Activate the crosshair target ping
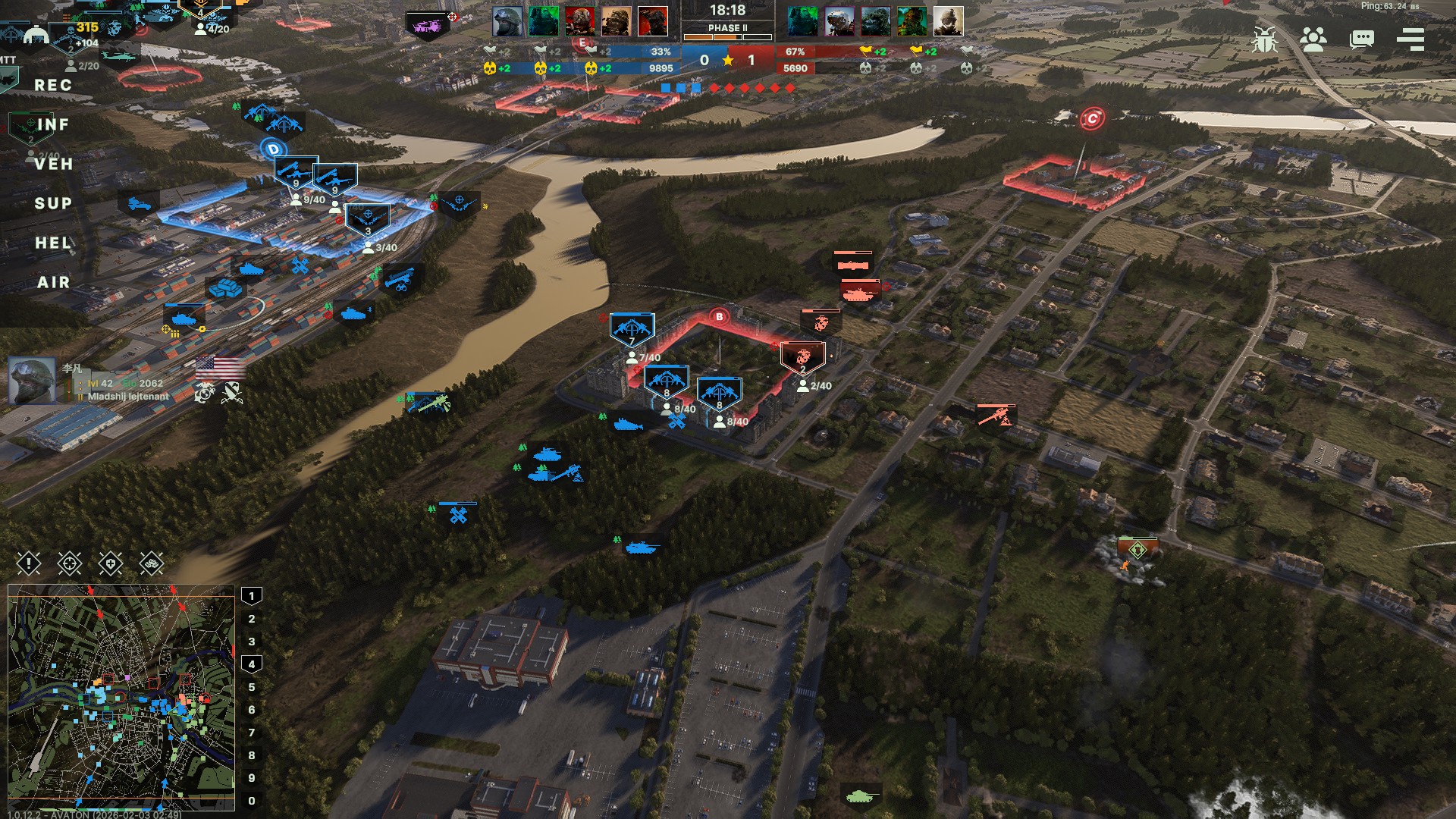Image resolution: width=1456 pixels, height=819 pixels. point(70,563)
